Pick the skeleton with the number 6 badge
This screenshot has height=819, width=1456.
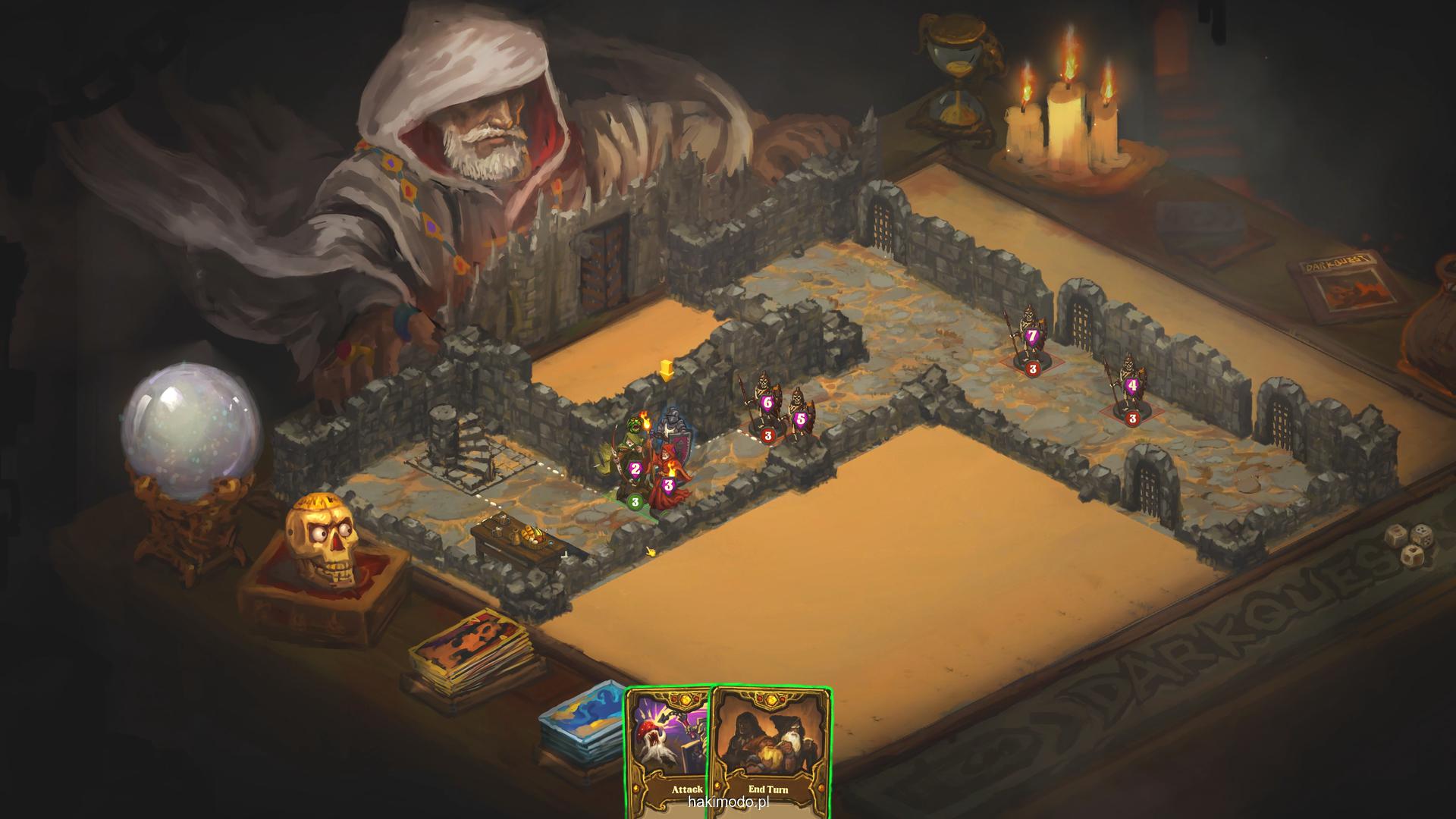coord(764,406)
